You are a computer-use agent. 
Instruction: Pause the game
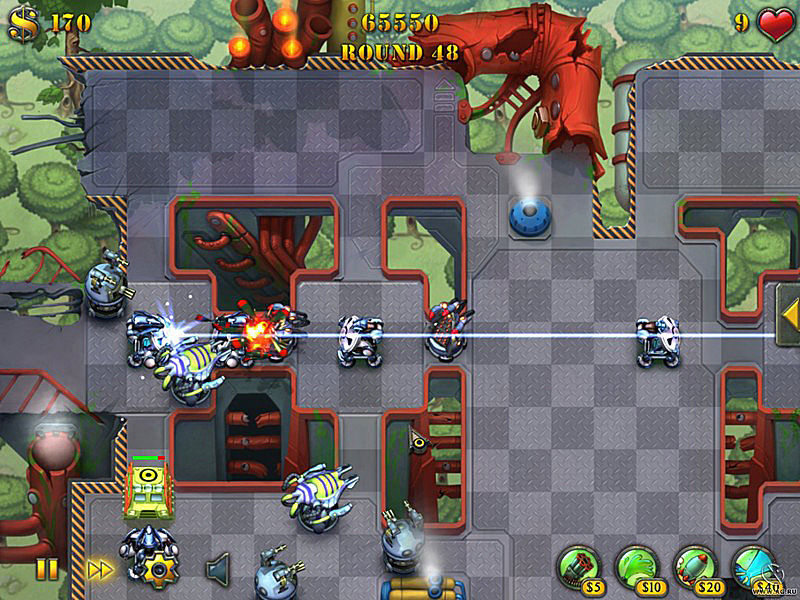click(x=47, y=569)
